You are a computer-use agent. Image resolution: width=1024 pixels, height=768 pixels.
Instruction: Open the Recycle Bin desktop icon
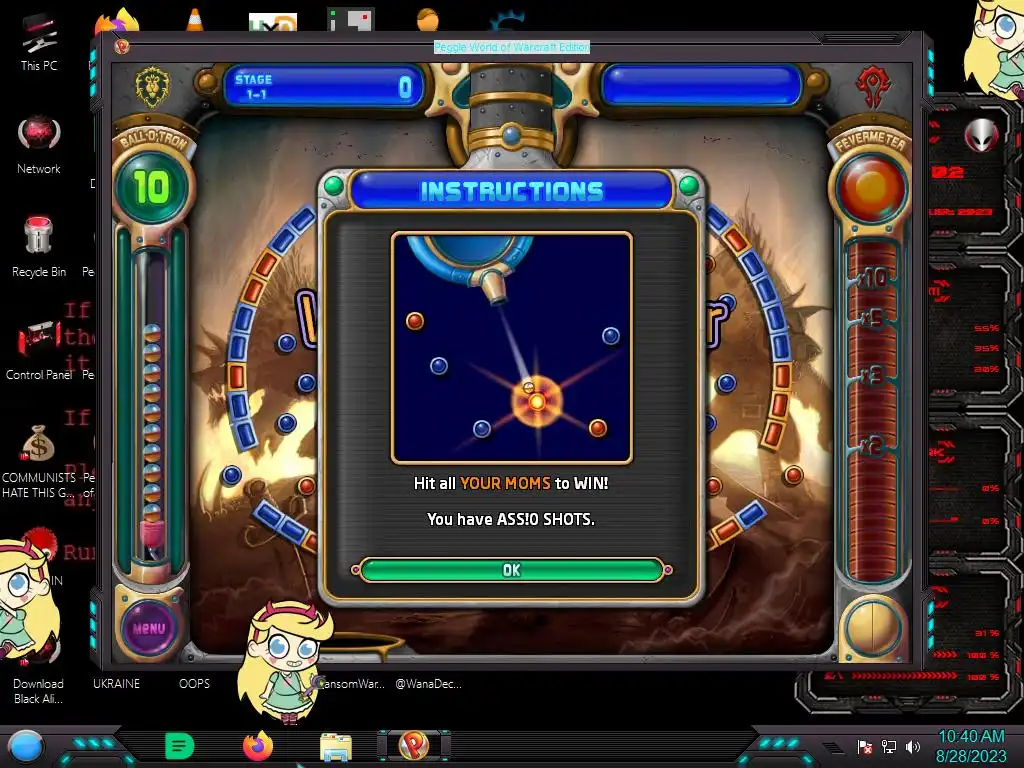coord(39,240)
